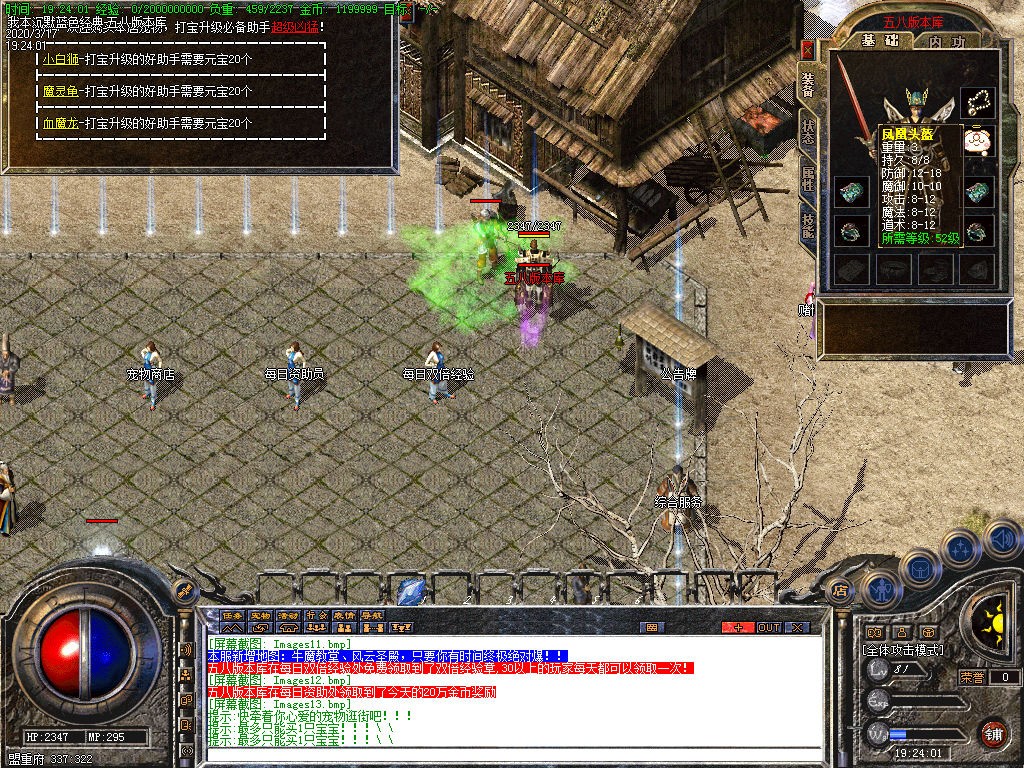
Task: Open the 属性 side tab
Action: click(x=808, y=180)
